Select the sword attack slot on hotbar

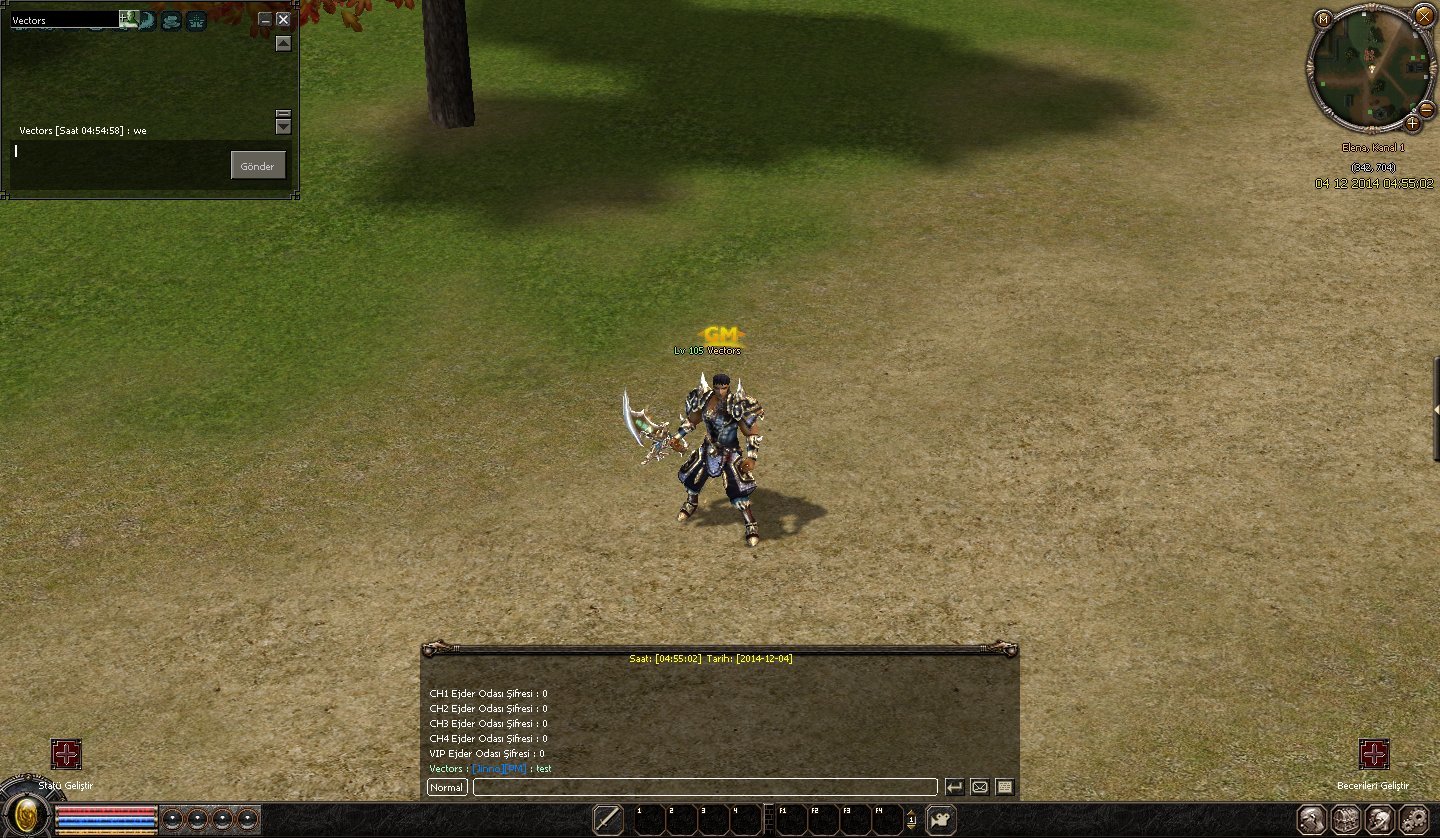[608, 820]
